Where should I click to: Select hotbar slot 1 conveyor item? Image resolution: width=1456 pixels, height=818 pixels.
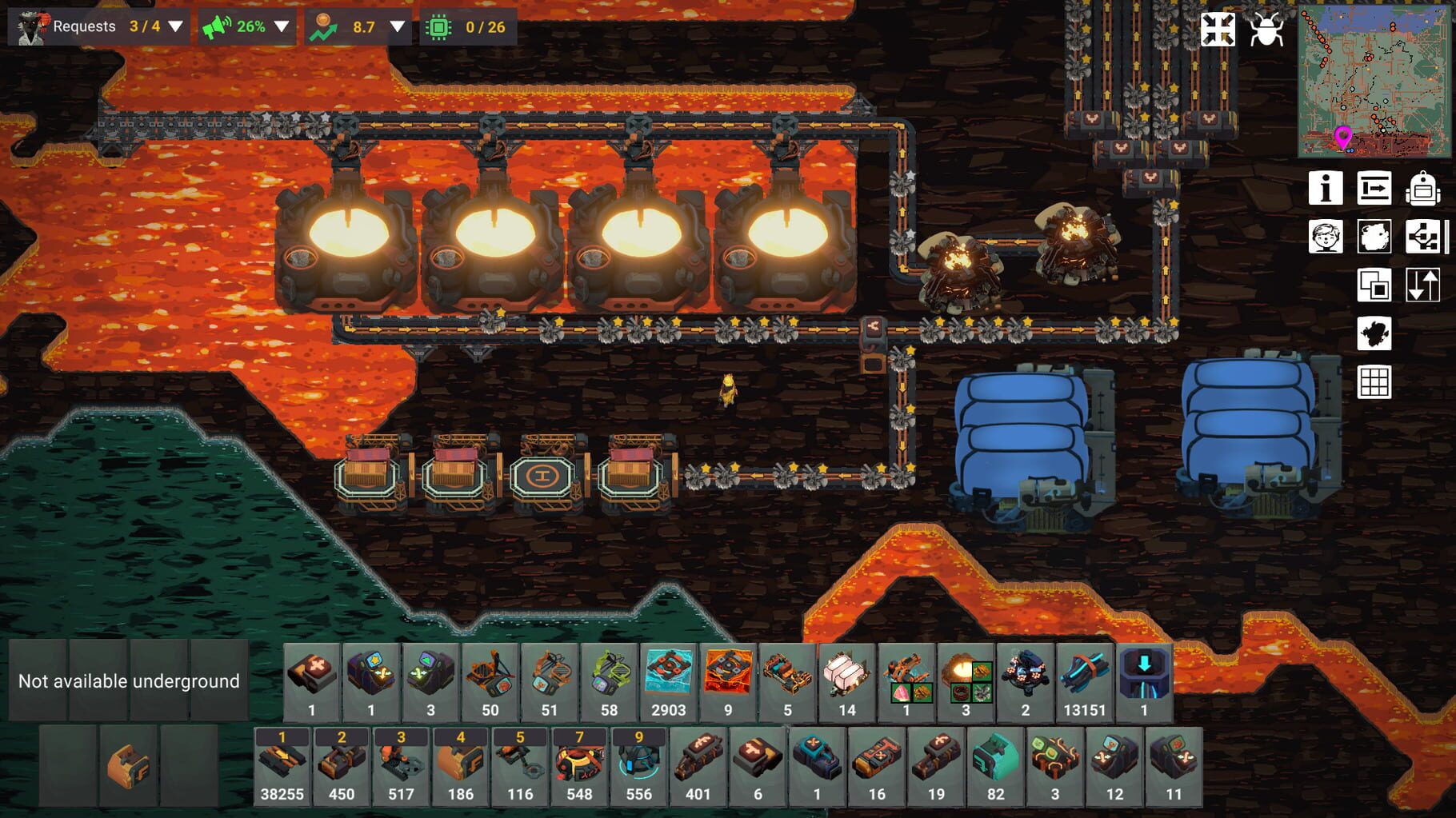[282, 764]
